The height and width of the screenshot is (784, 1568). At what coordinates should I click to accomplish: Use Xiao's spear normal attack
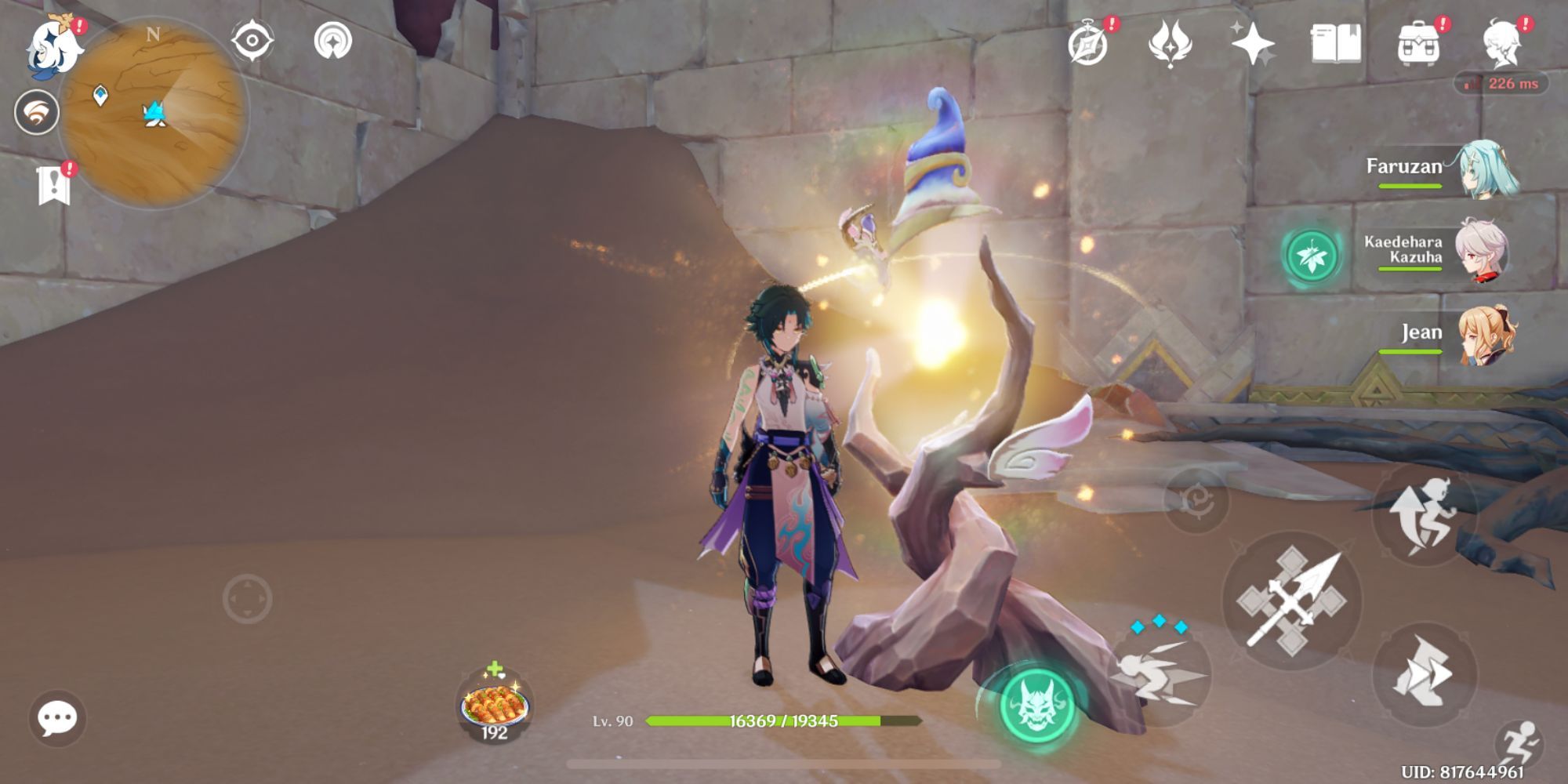tap(1292, 601)
